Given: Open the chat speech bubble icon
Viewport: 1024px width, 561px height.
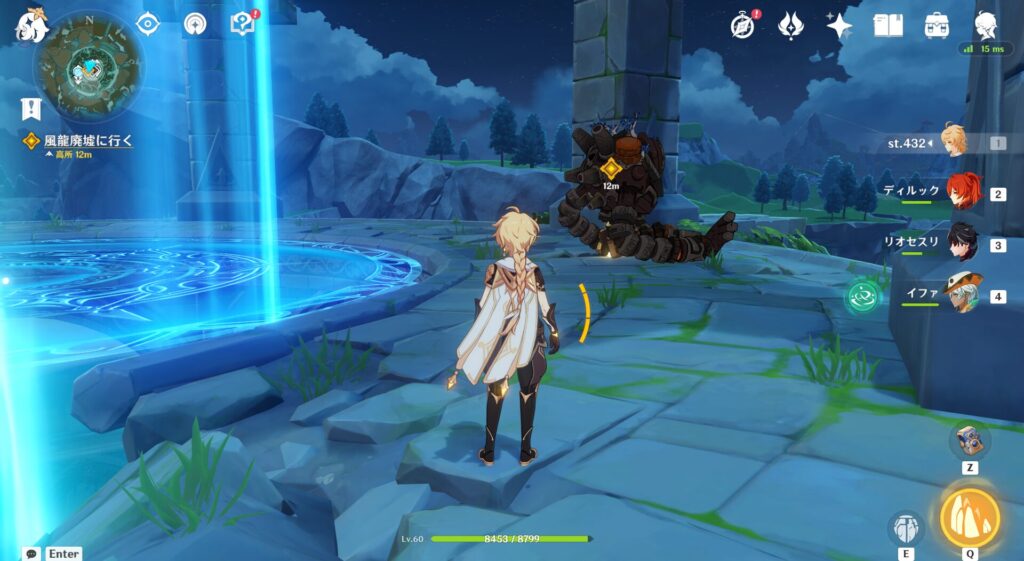Looking at the screenshot, I should [32, 553].
